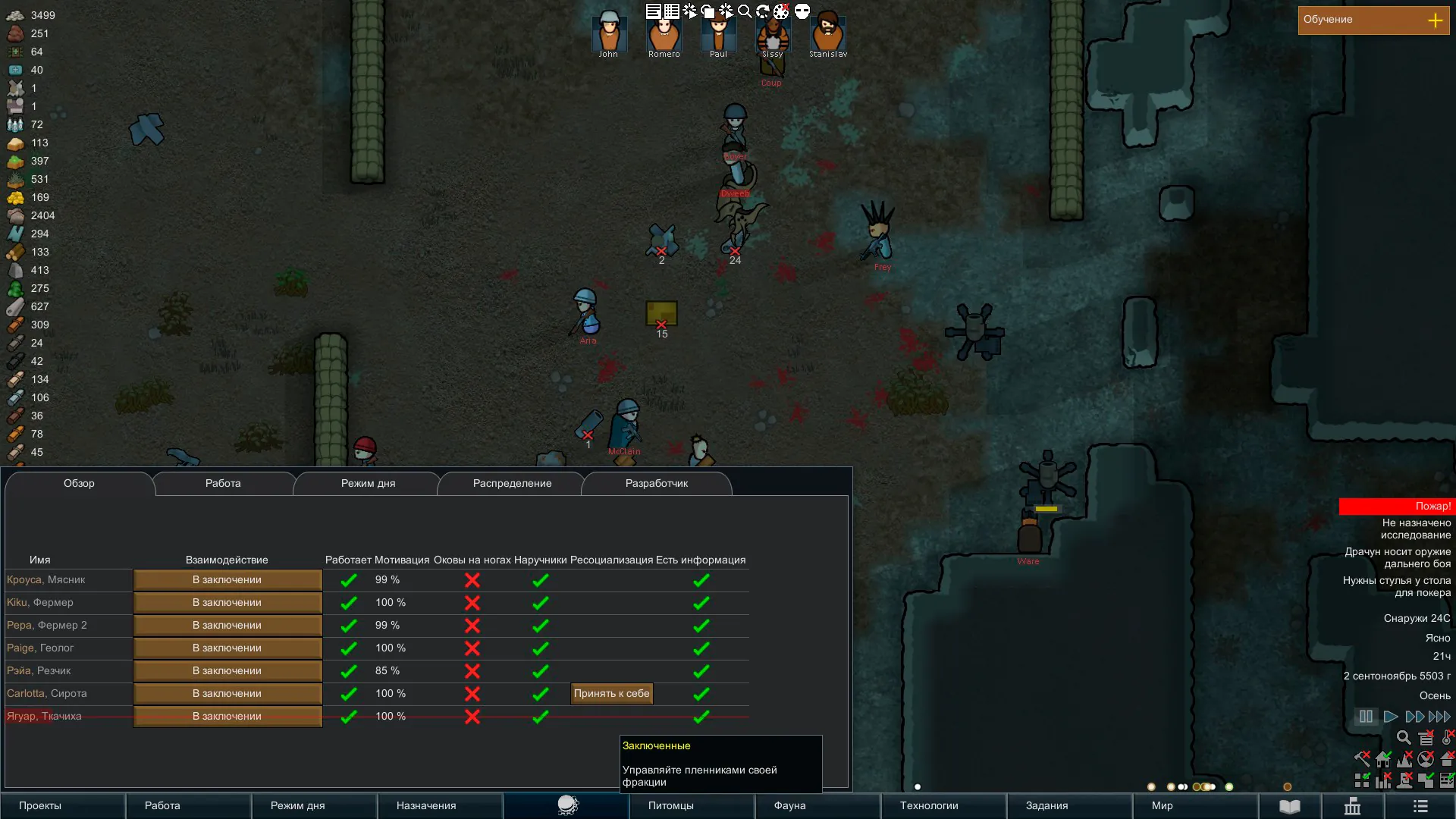Open the Разработчик tab
The height and width of the screenshot is (819, 1456).
click(656, 484)
